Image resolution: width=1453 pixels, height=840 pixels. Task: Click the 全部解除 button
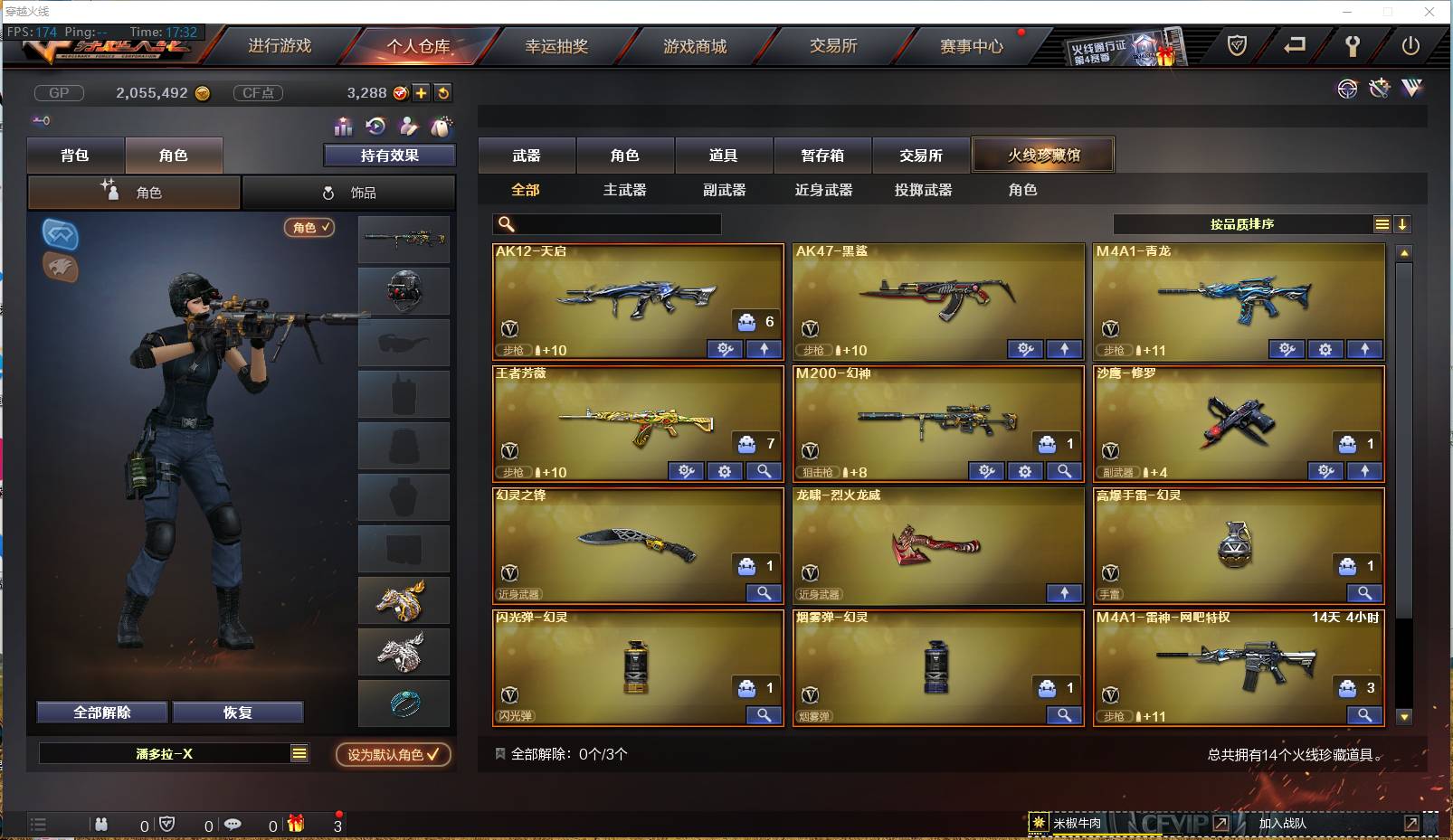[x=102, y=712]
